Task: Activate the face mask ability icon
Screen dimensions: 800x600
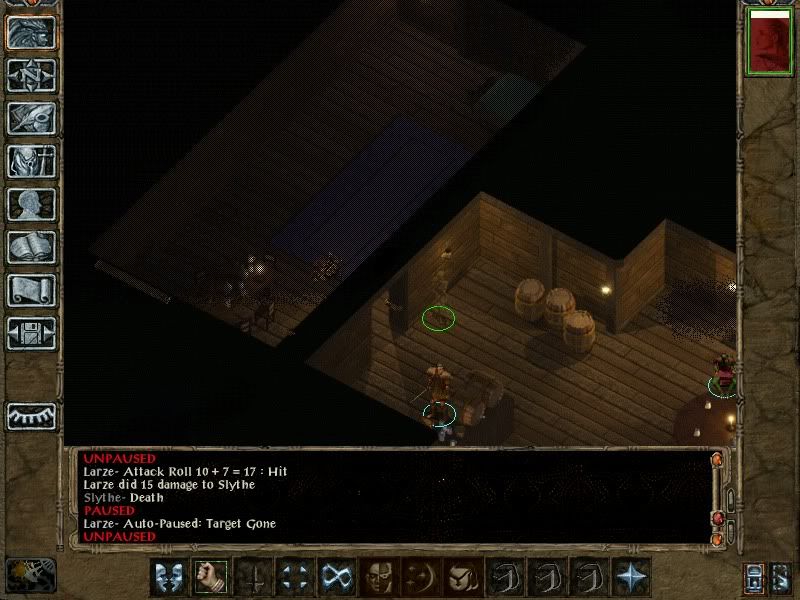Action: click(x=378, y=577)
